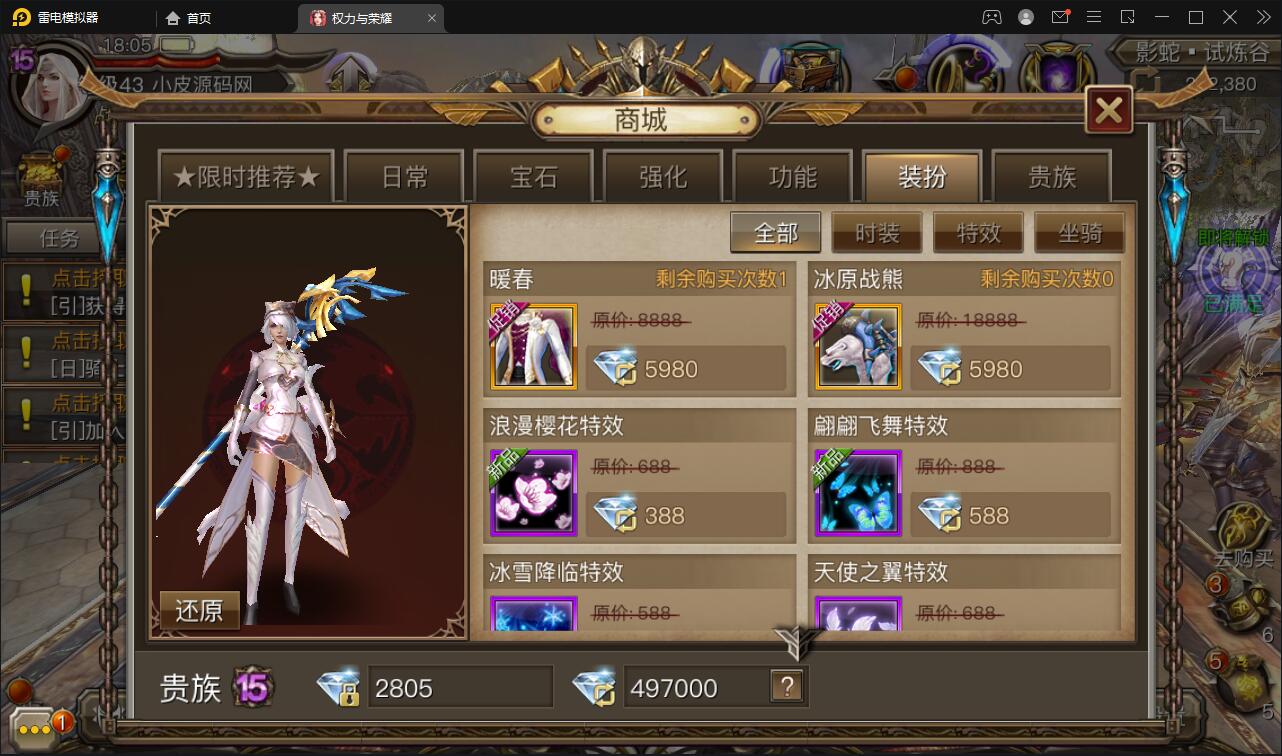Click the ? help button near 497000
This screenshot has height=756, width=1282.
(789, 686)
